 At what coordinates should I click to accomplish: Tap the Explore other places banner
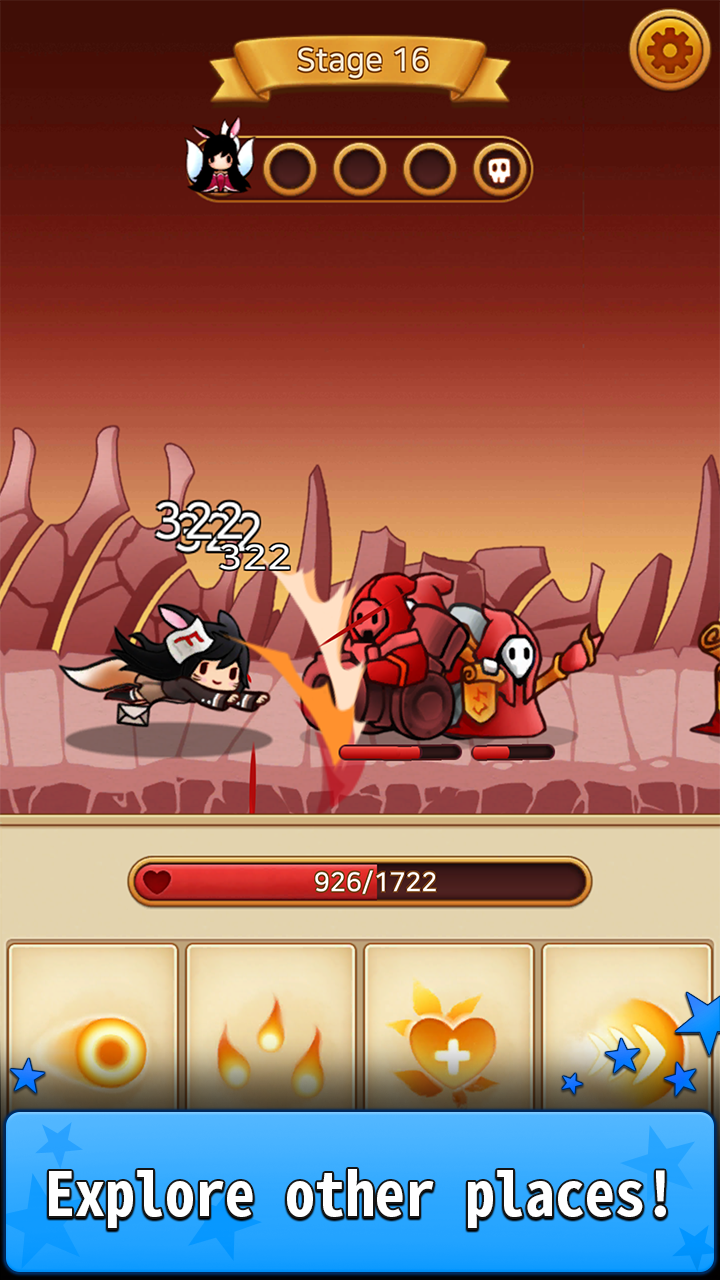[x=360, y=1193]
